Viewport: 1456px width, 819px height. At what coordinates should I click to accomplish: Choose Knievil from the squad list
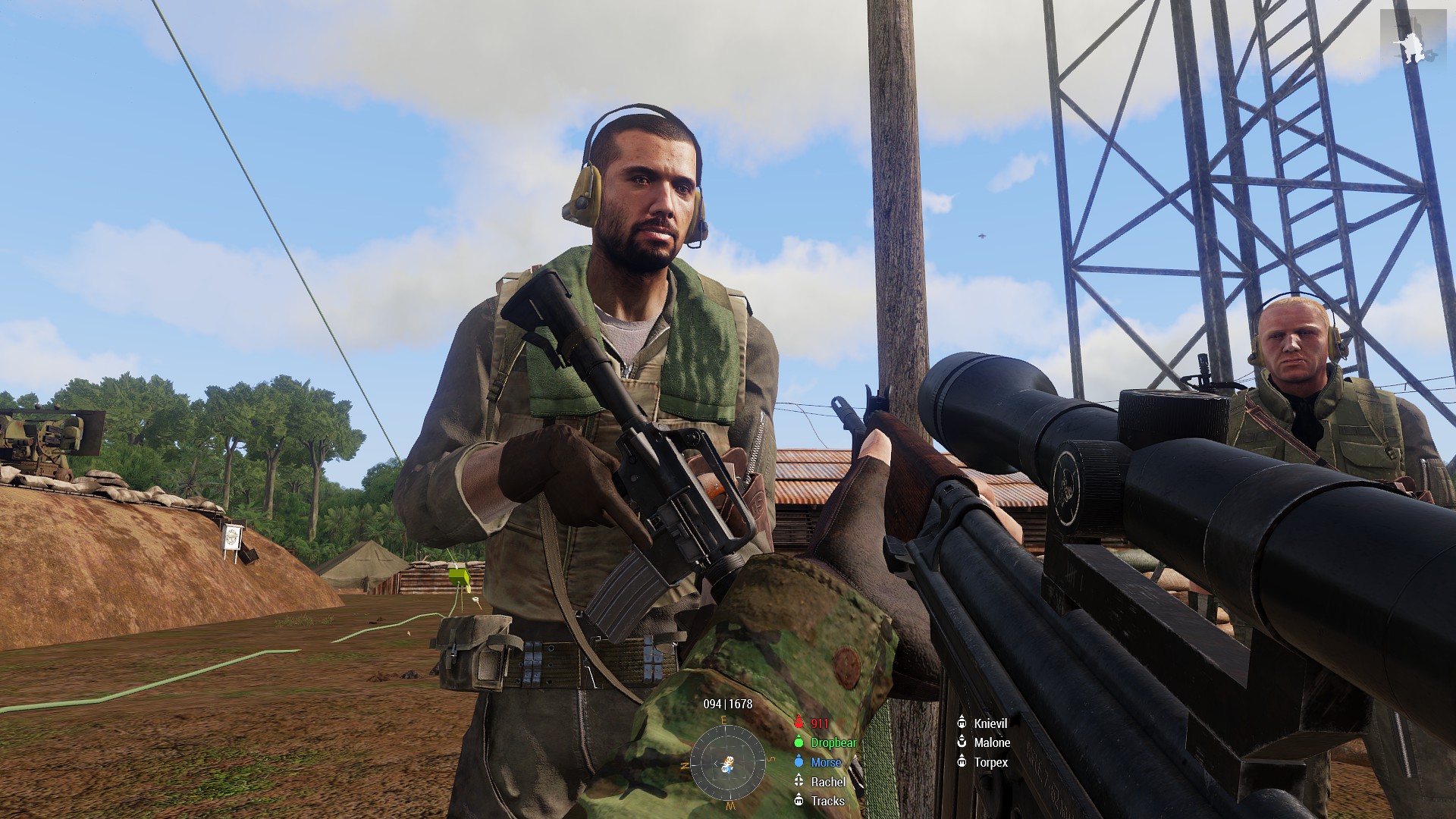990,723
